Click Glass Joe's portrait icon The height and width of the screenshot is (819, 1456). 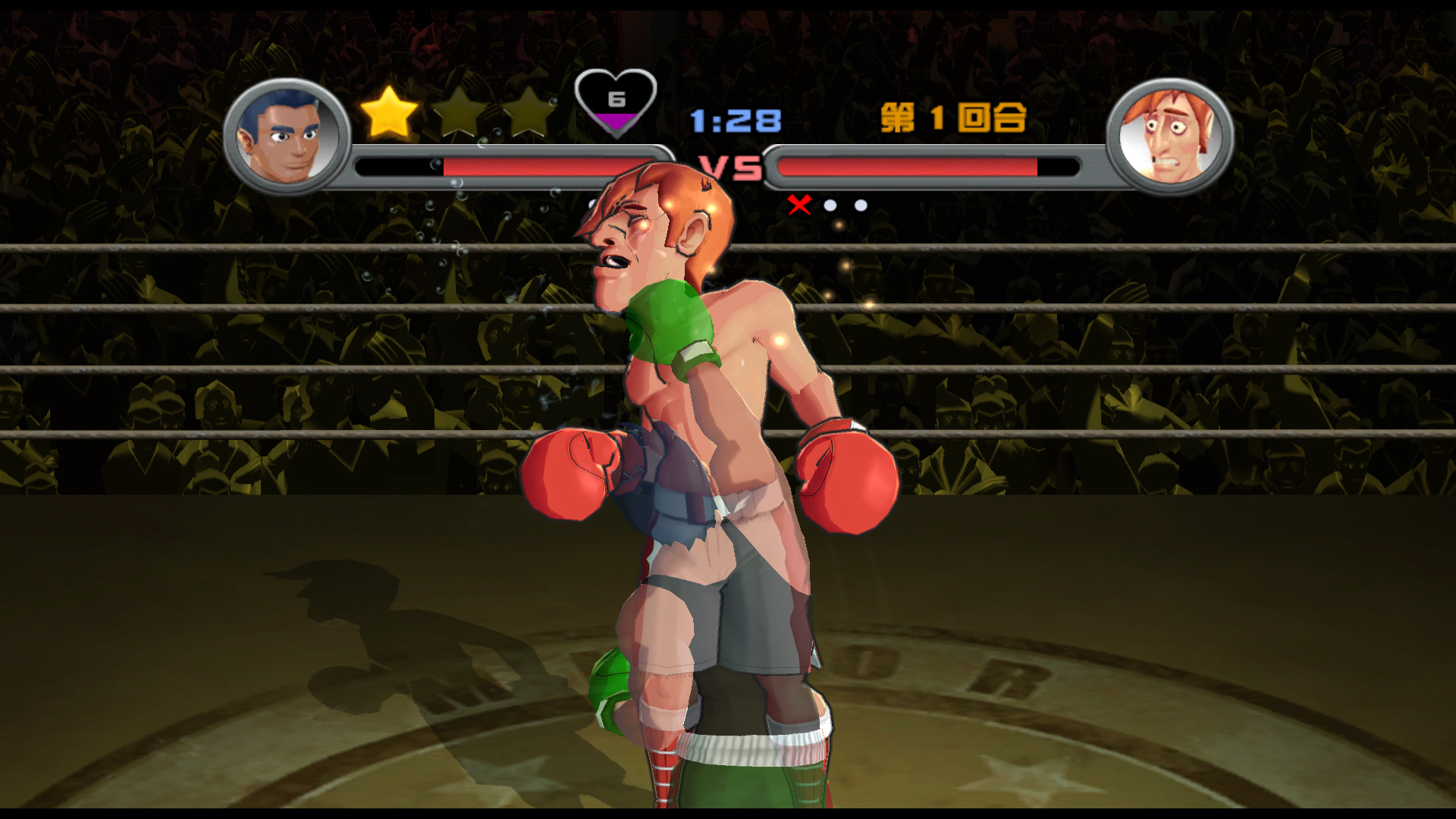(x=1169, y=136)
